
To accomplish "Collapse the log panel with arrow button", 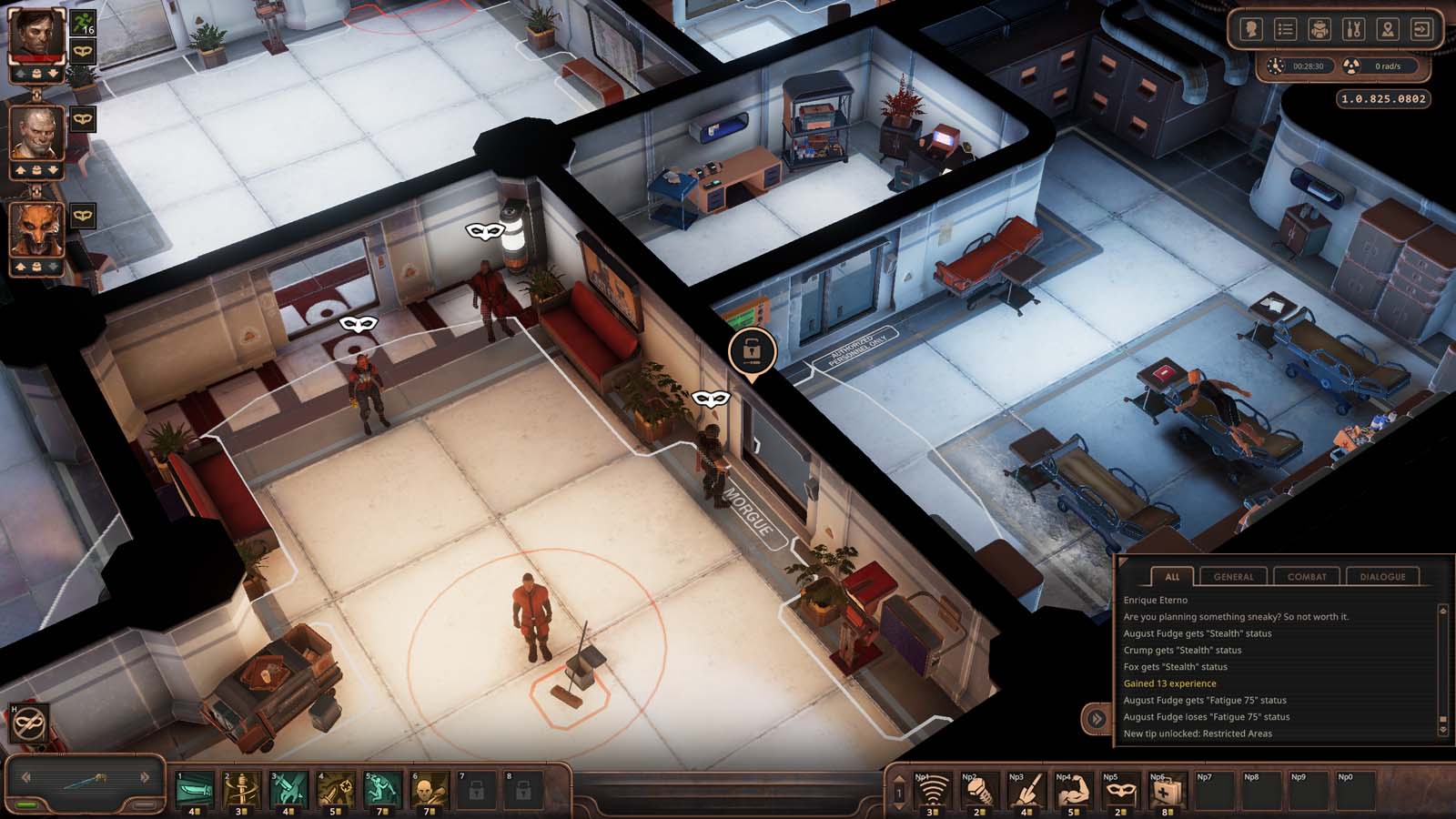I will (1097, 718).
